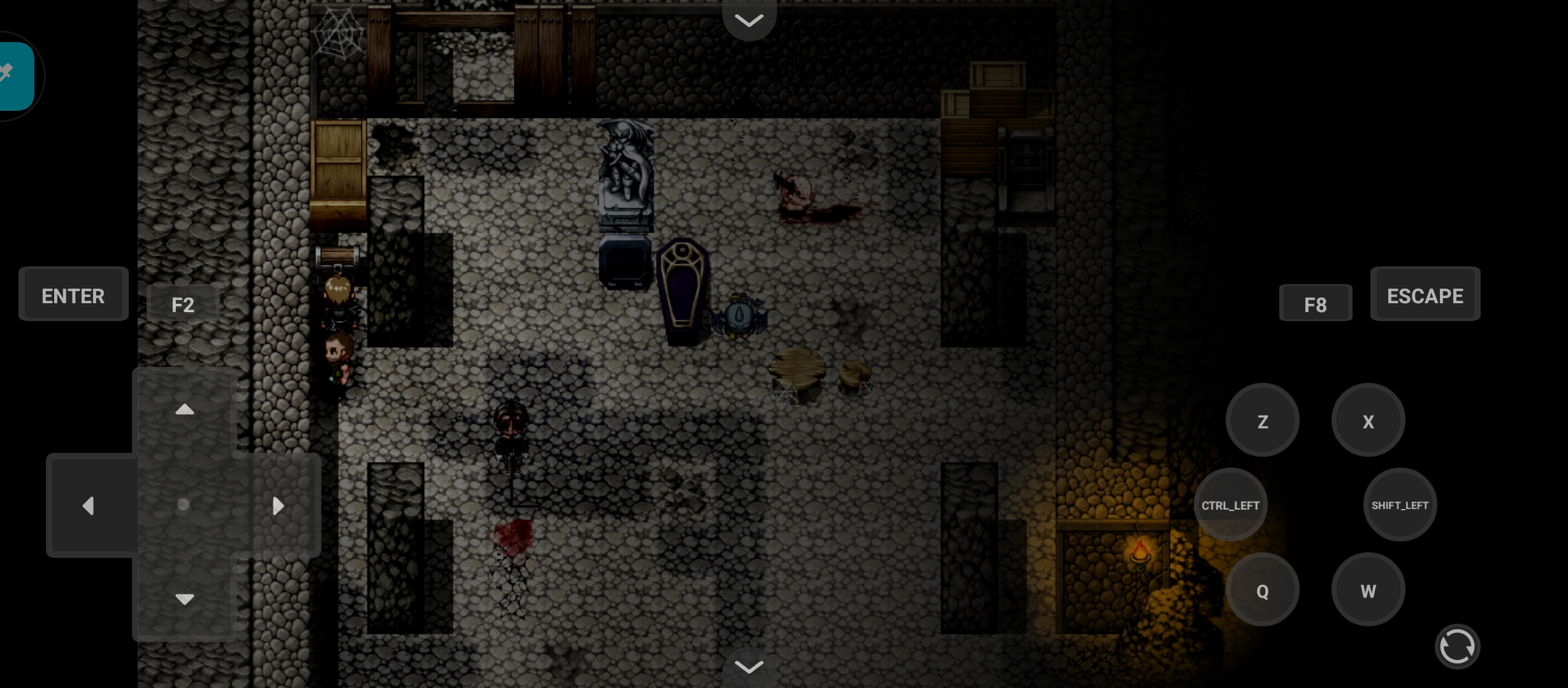The height and width of the screenshot is (688, 1568).
Task: Tap the screen rotation icon in the corner
Action: click(x=1457, y=646)
